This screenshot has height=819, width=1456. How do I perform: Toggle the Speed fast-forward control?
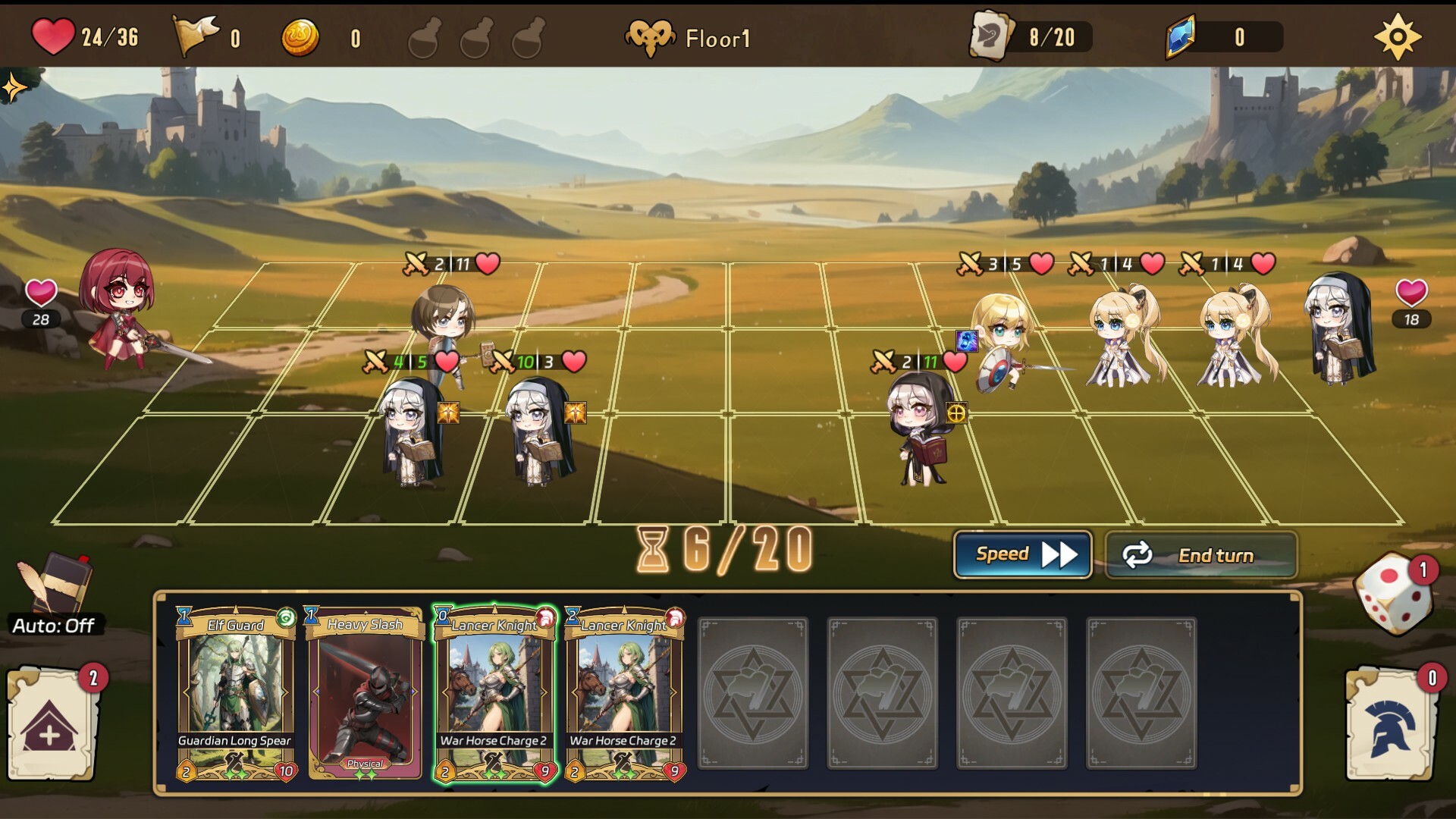tap(1022, 554)
